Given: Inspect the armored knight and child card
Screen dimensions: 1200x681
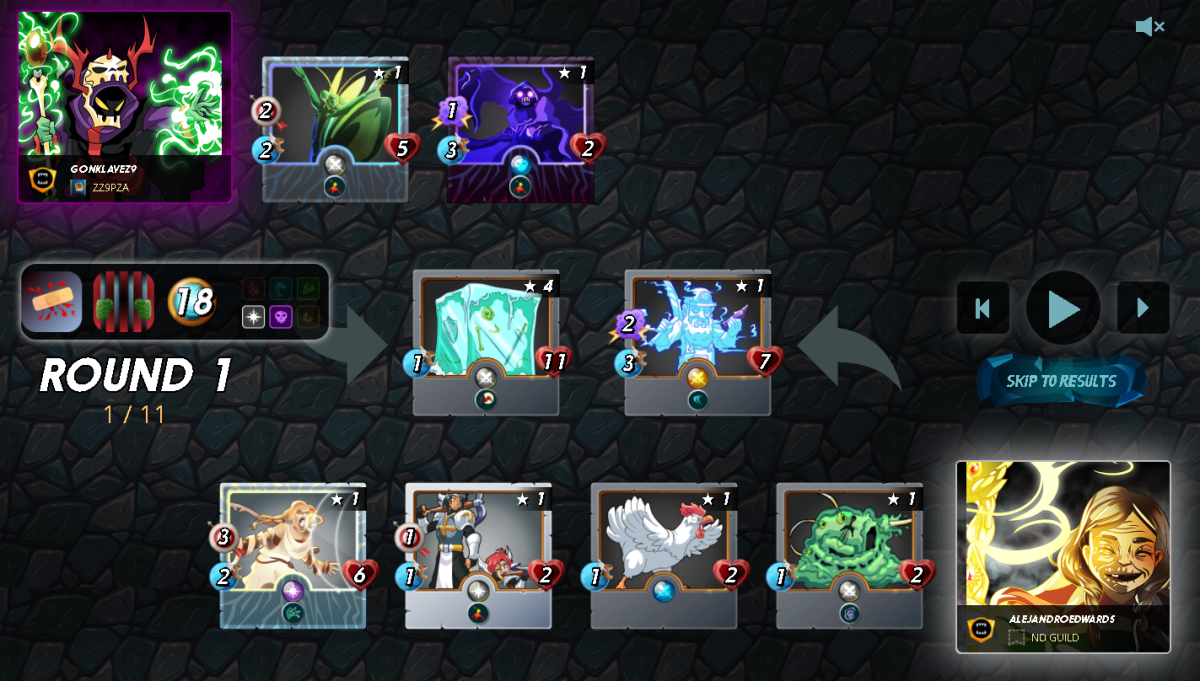Looking at the screenshot, I should 478,553.
